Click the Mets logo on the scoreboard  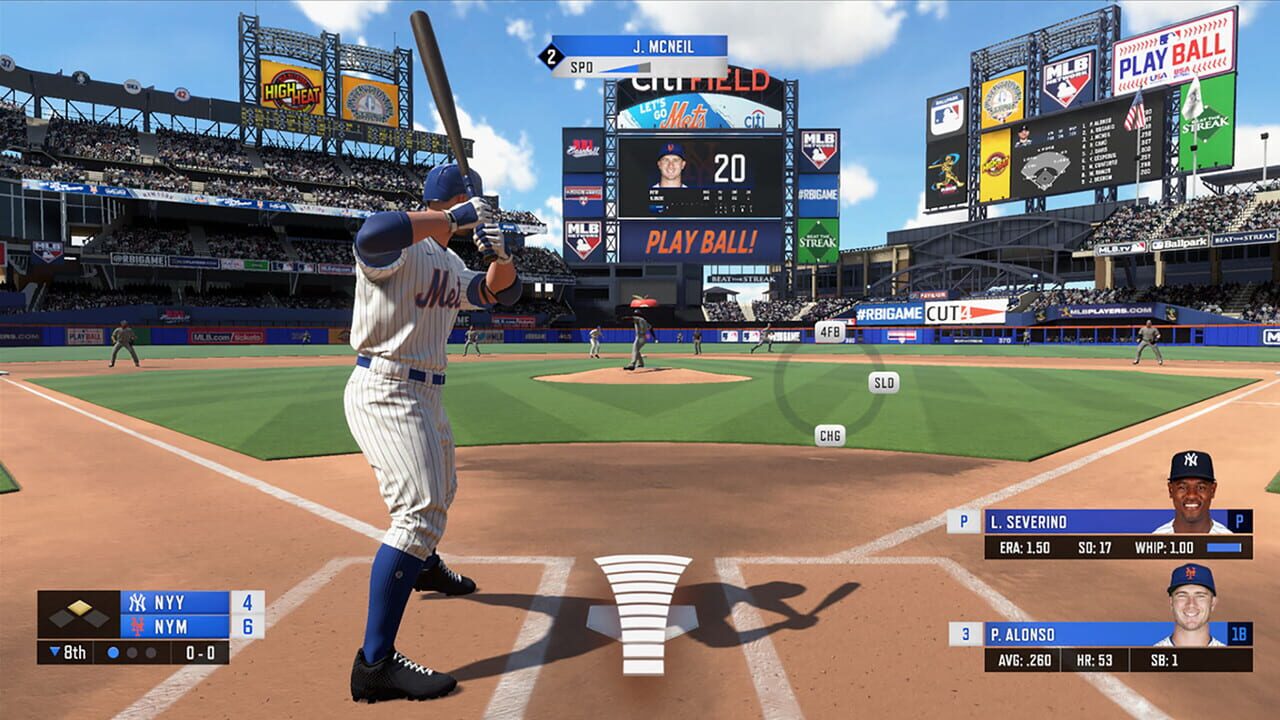coord(137,626)
